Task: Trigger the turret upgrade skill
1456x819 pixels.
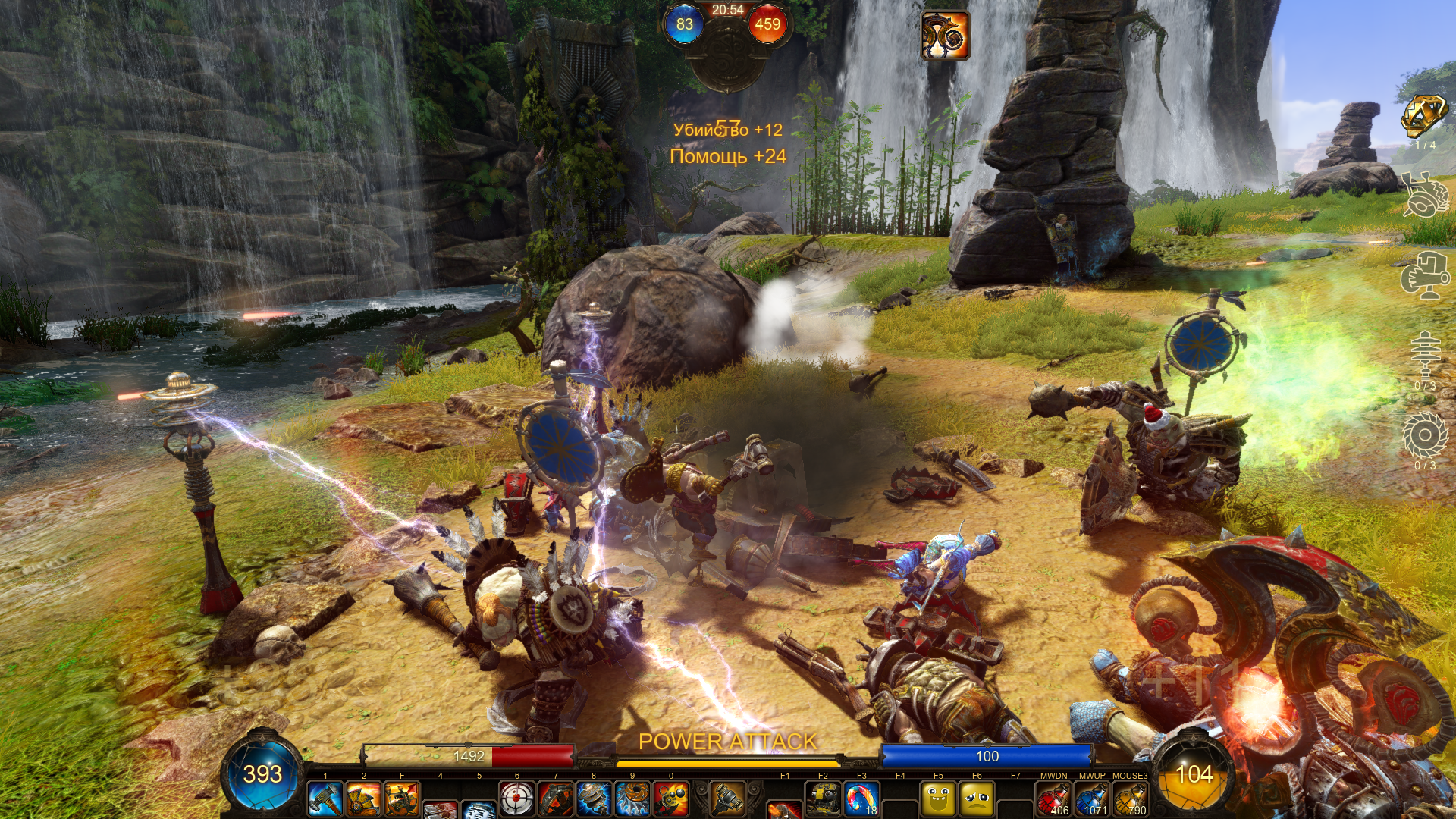Action: (402, 799)
